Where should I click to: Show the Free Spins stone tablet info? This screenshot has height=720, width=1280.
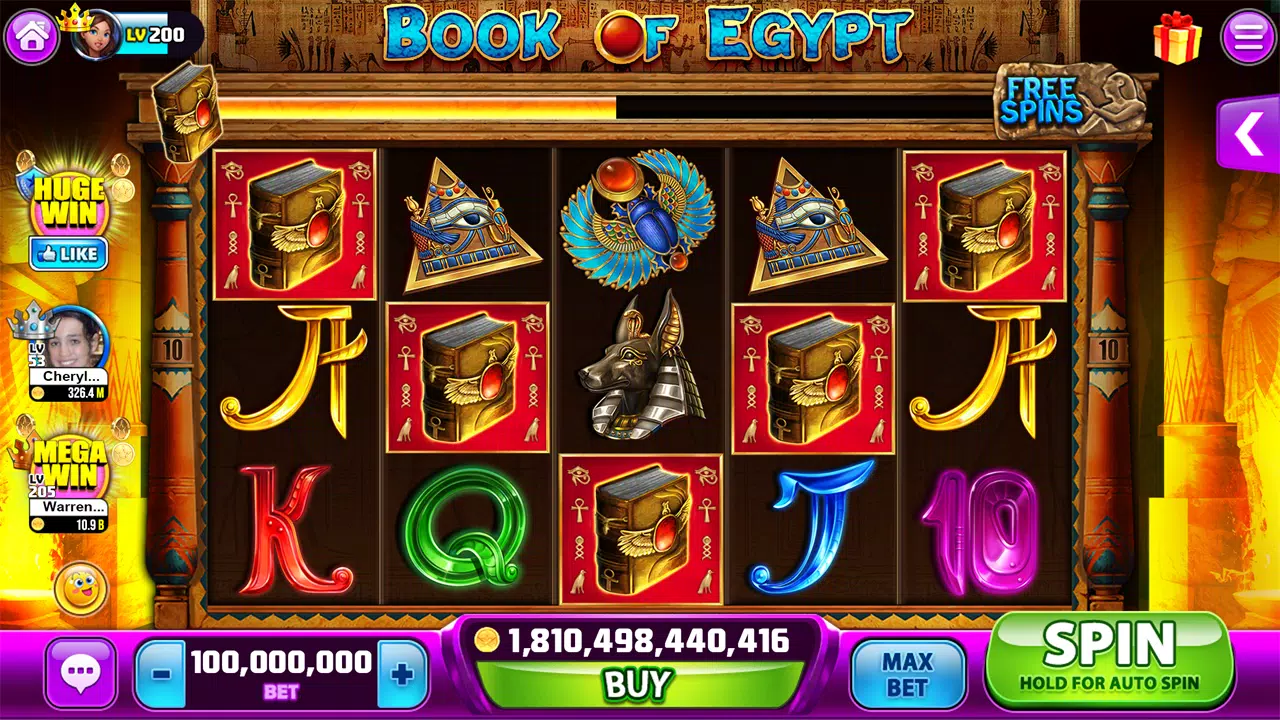(x=1058, y=101)
